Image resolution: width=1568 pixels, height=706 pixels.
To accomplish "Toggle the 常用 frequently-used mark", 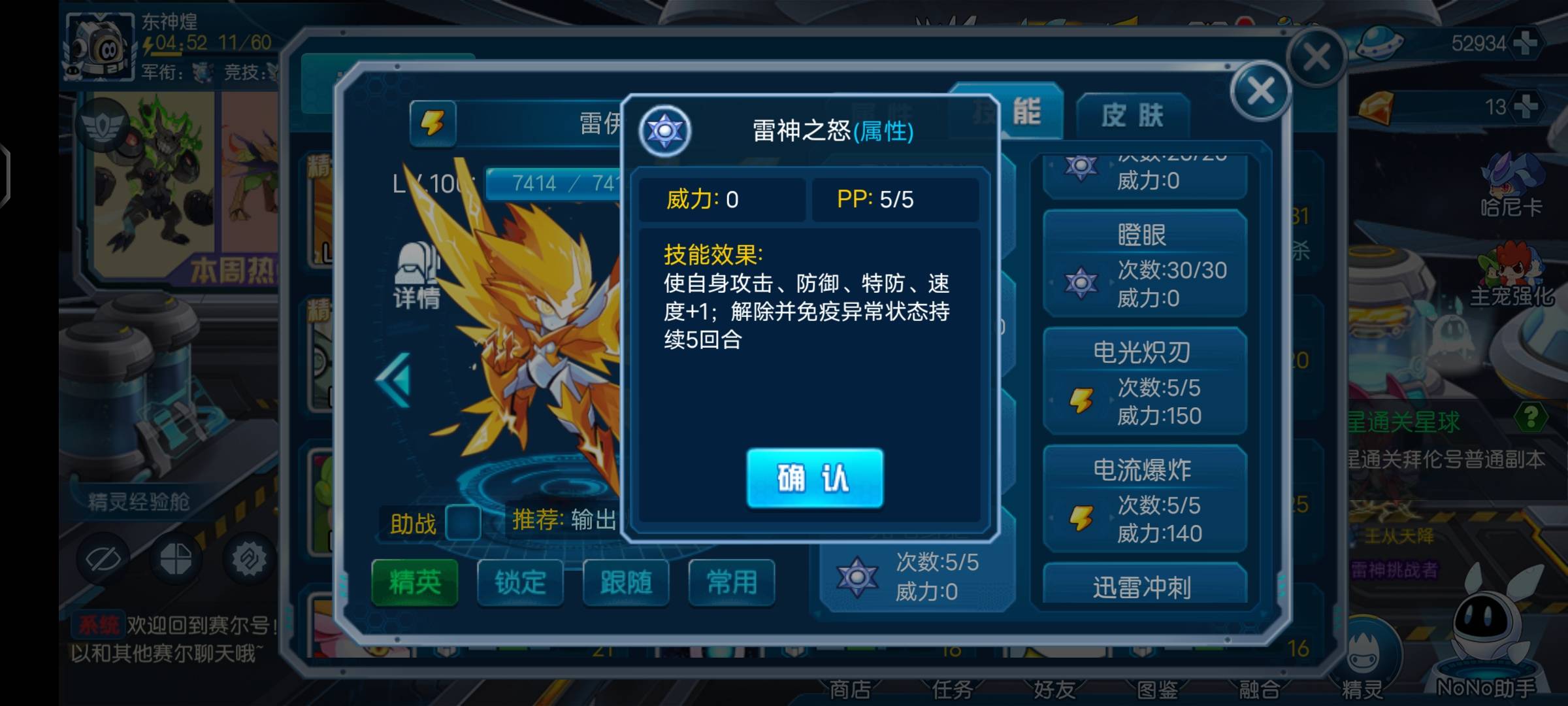I will click(x=732, y=582).
